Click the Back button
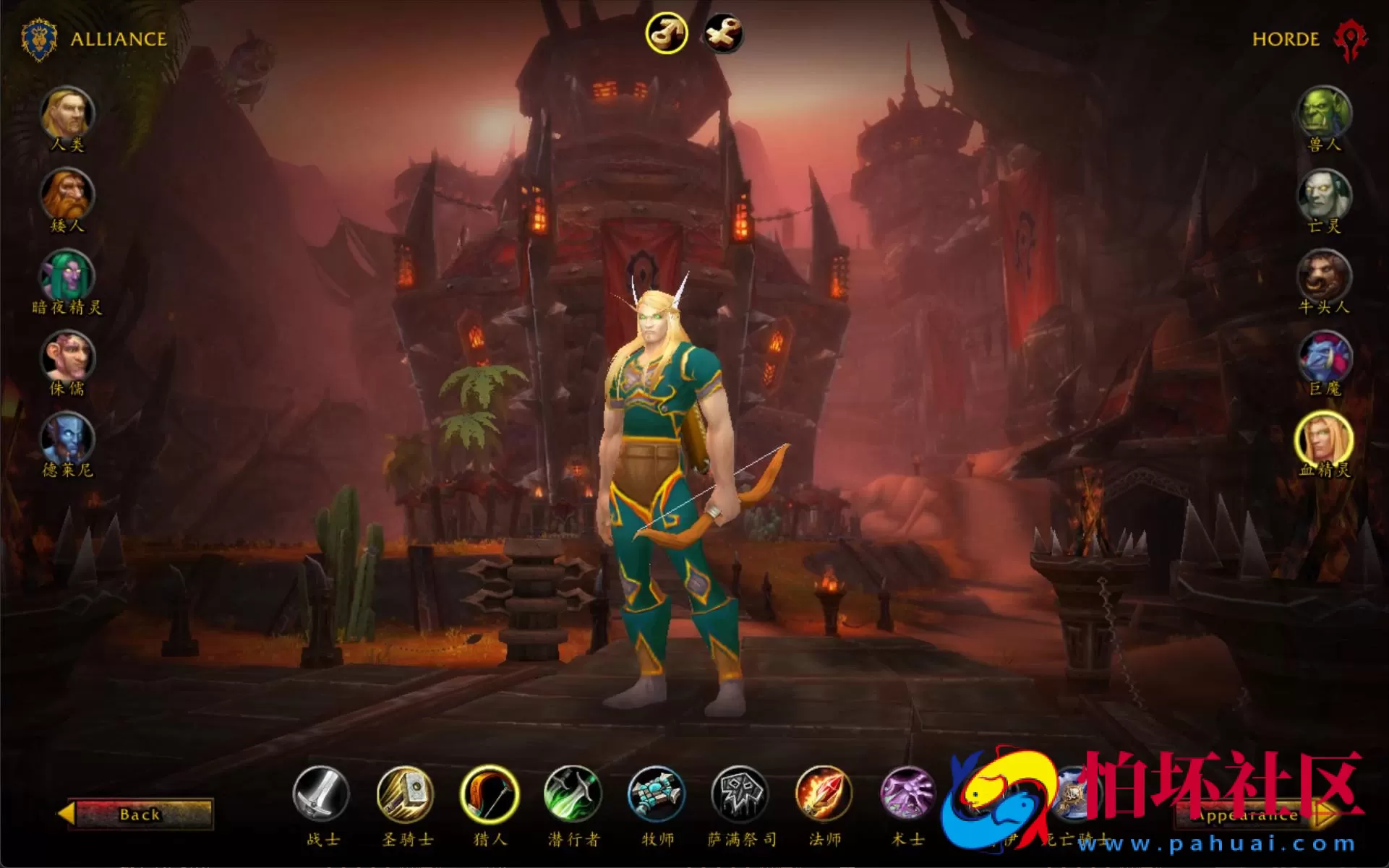The height and width of the screenshot is (868, 1389). coord(140,815)
